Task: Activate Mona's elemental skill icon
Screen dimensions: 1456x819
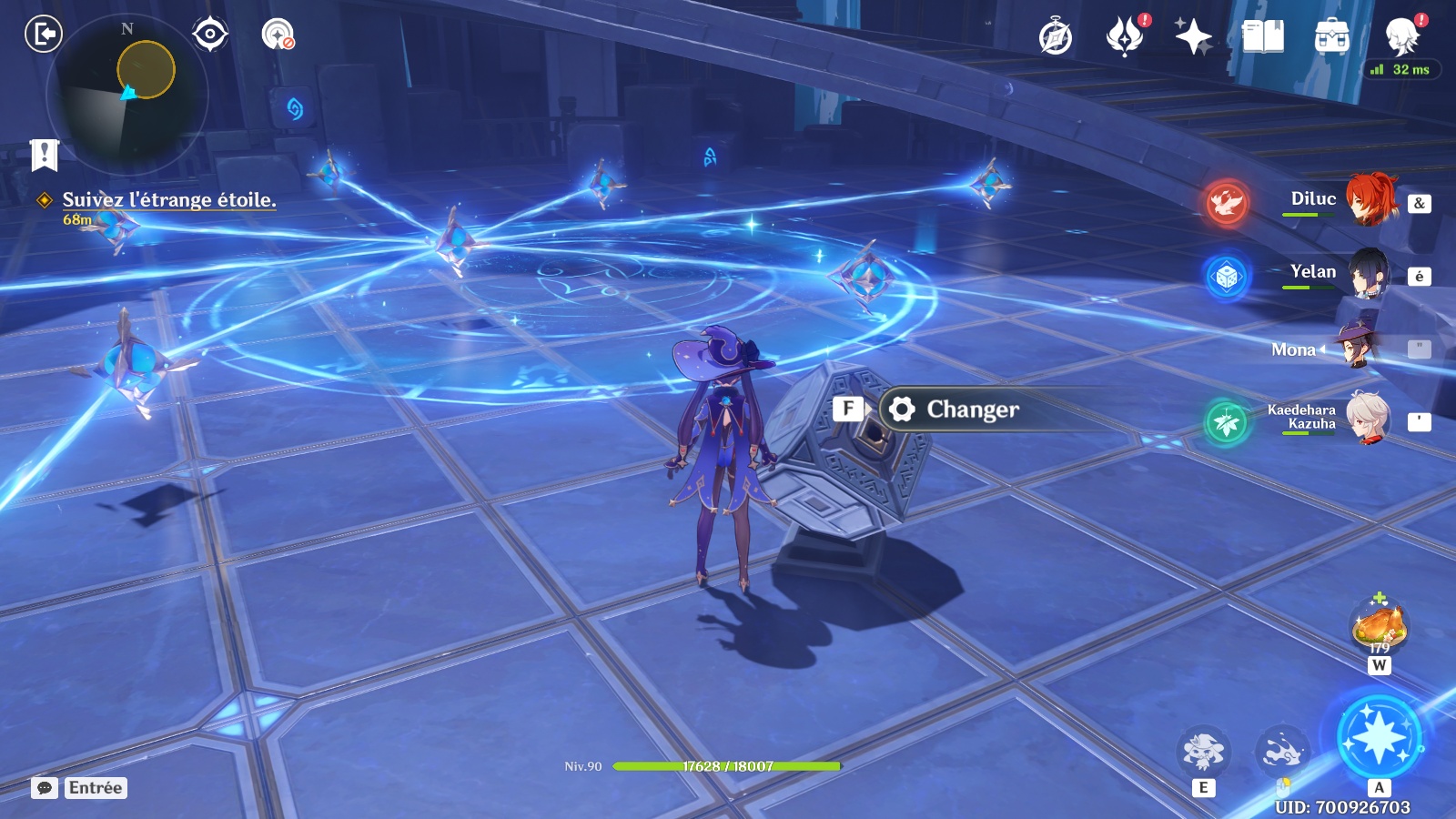Action: [1204, 751]
